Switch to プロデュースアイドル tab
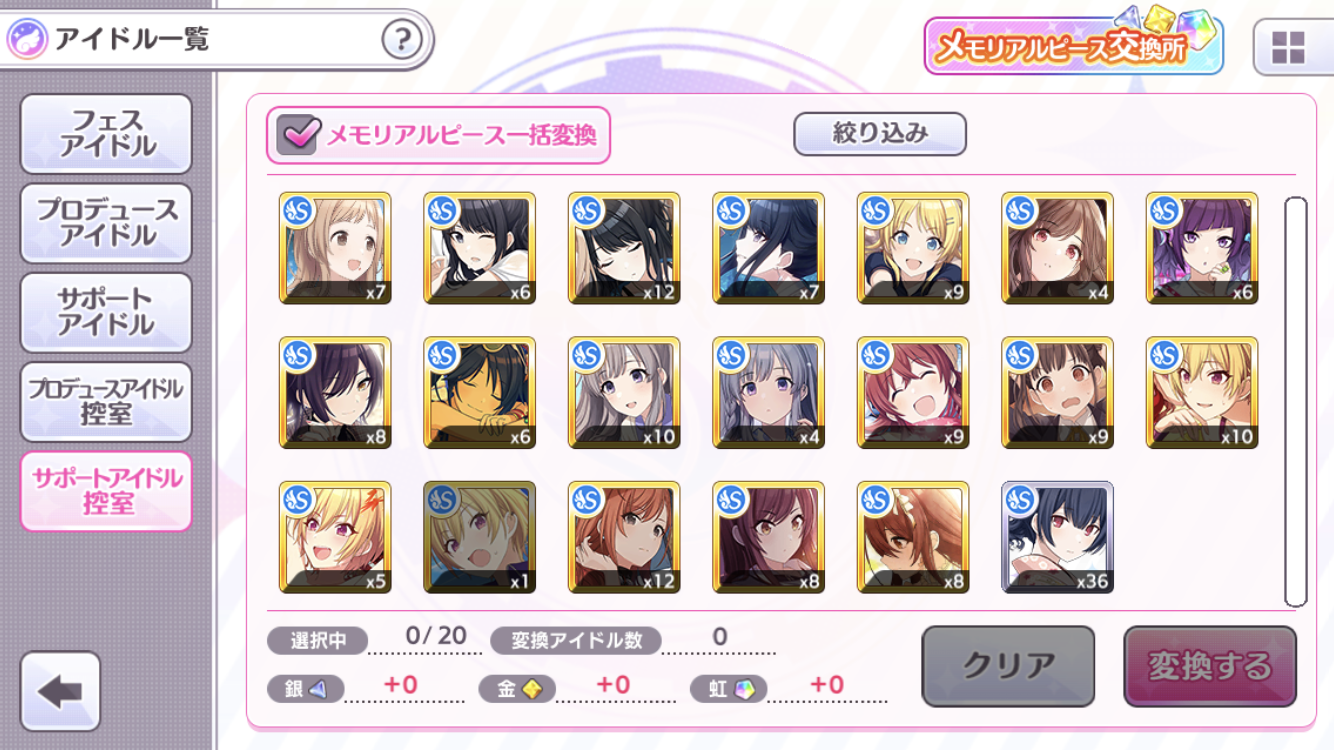Image resolution: width=1334 pixels, height=750 pixels. pos(106,223)
